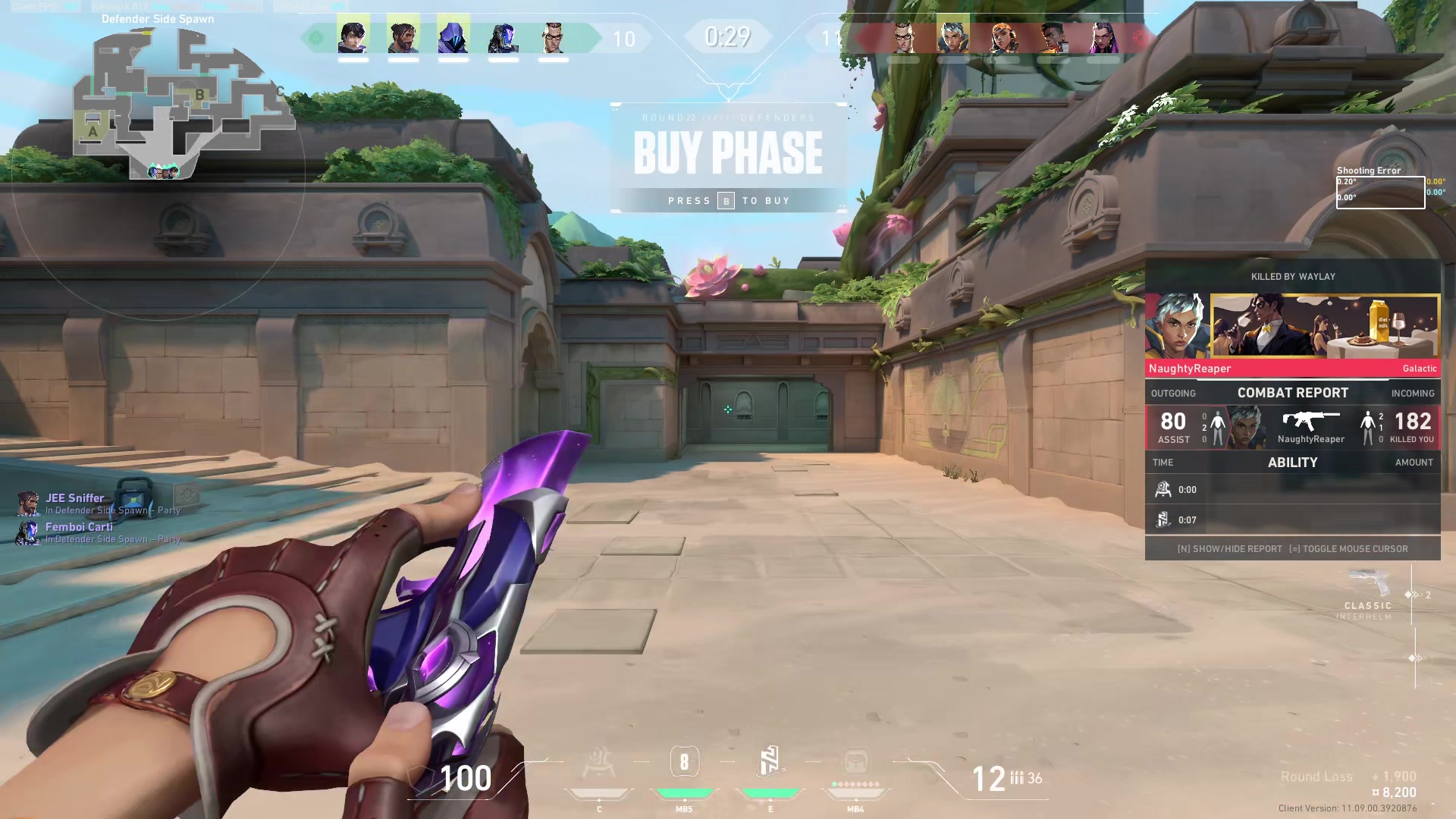This screenshot has height=819, width=1456.
Task: Click the hooded Omen ally portrait
Action: pyautogui.click(x=453, y=37)
